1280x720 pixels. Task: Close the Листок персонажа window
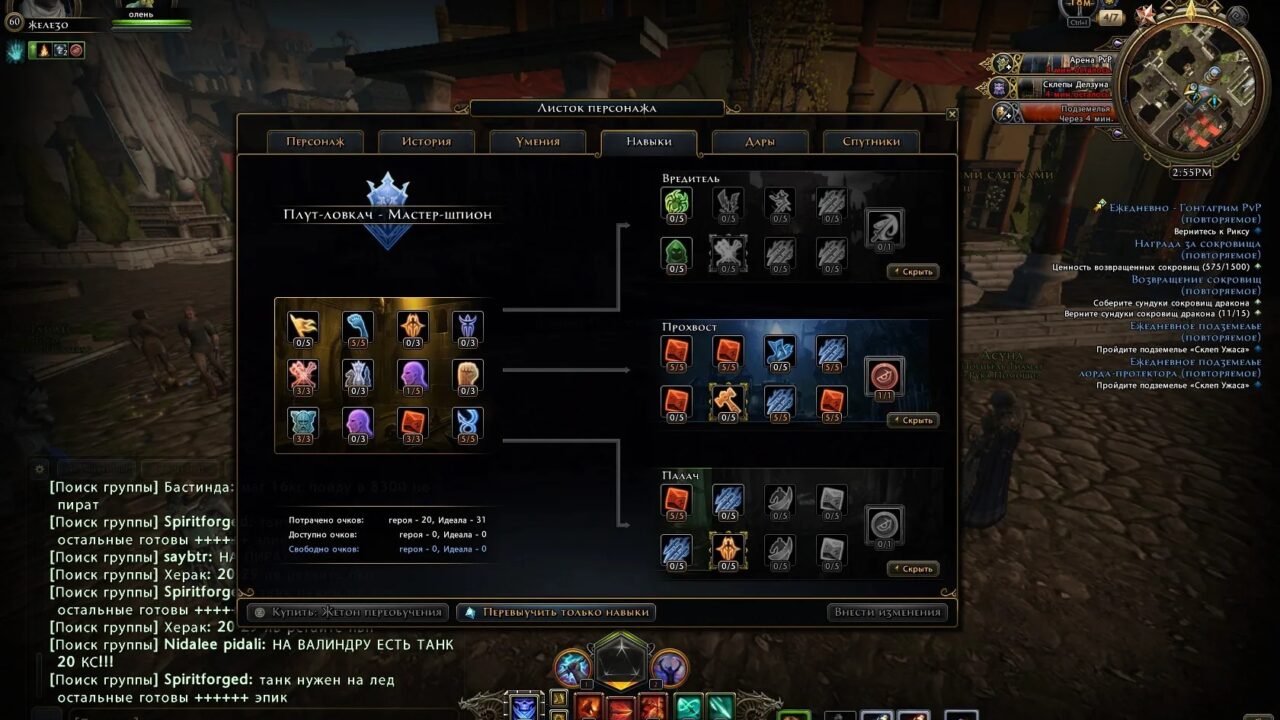(951, 114)
